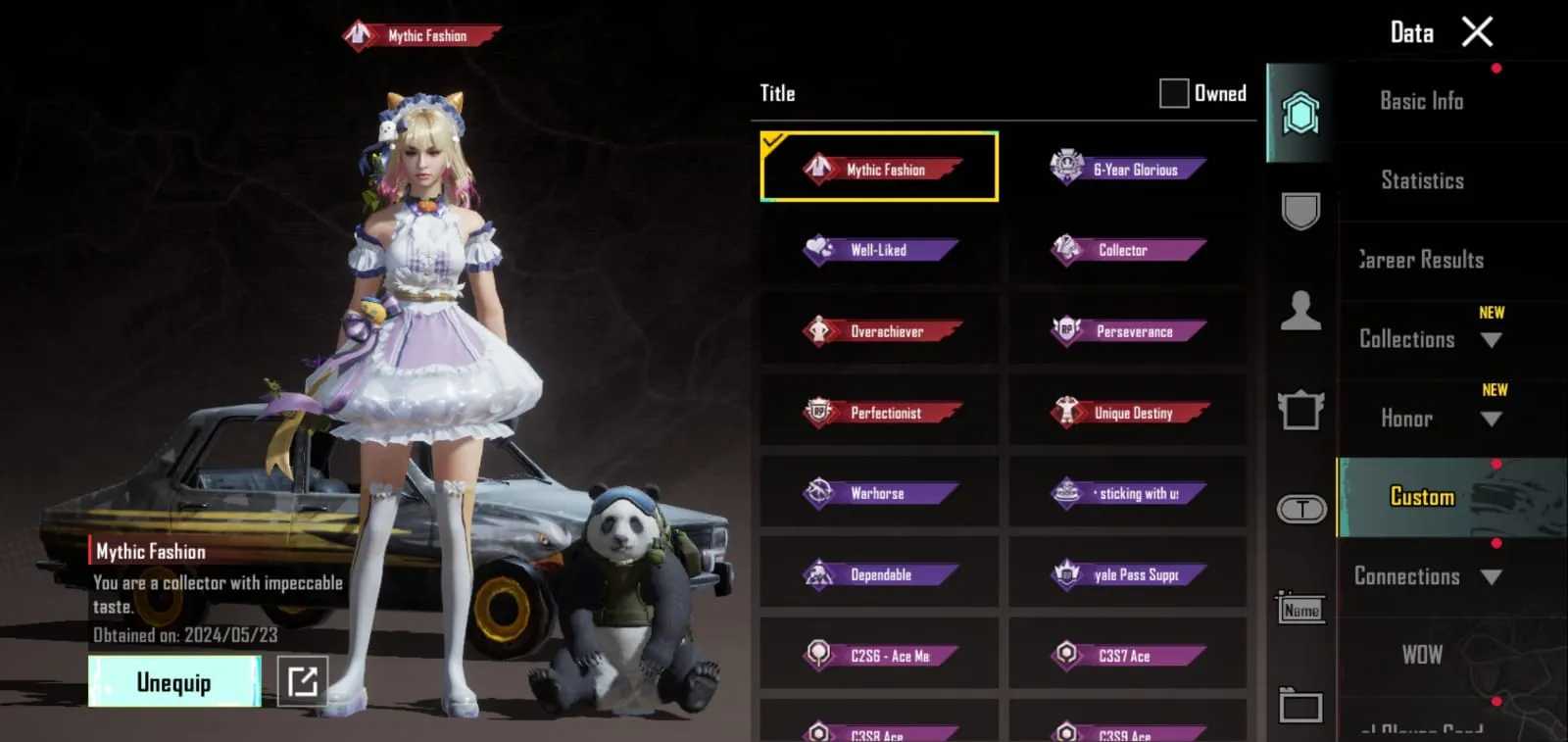Click the share export icon beside Unequip
This screenshot has width=1568, height=742.
(x=304, y=680)
